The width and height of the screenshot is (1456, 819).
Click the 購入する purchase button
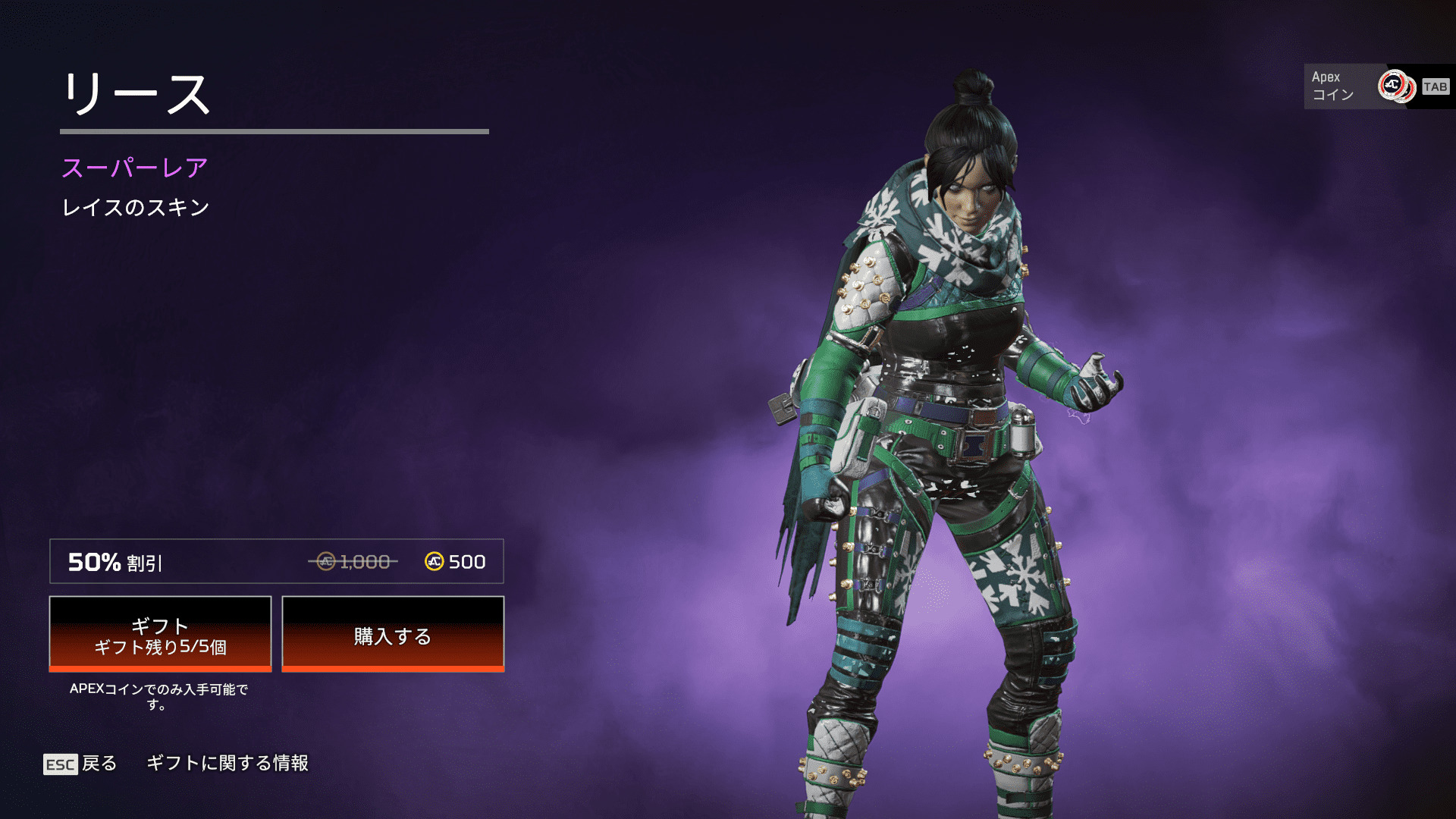click(393, 634)
